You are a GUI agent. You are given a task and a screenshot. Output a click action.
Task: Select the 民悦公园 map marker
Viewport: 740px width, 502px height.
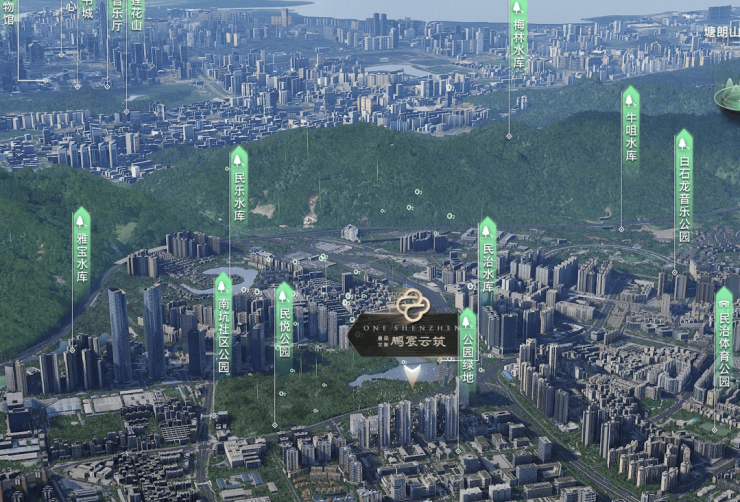coord(284,322)
